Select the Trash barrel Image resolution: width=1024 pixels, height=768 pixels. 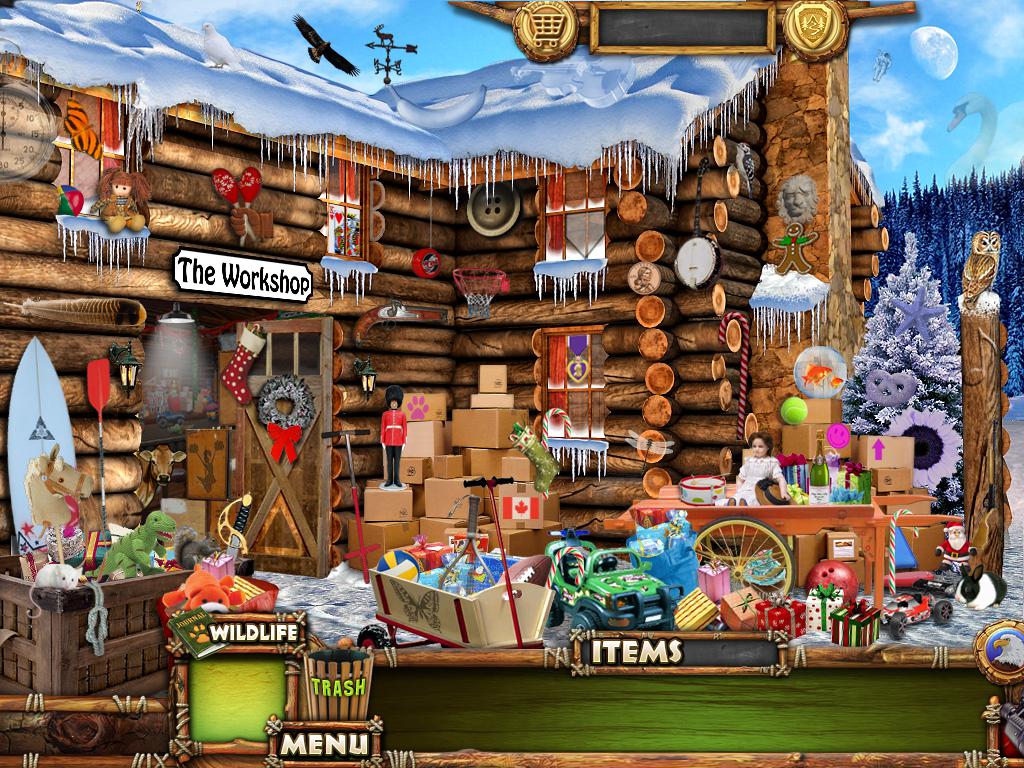pos(338,684)
